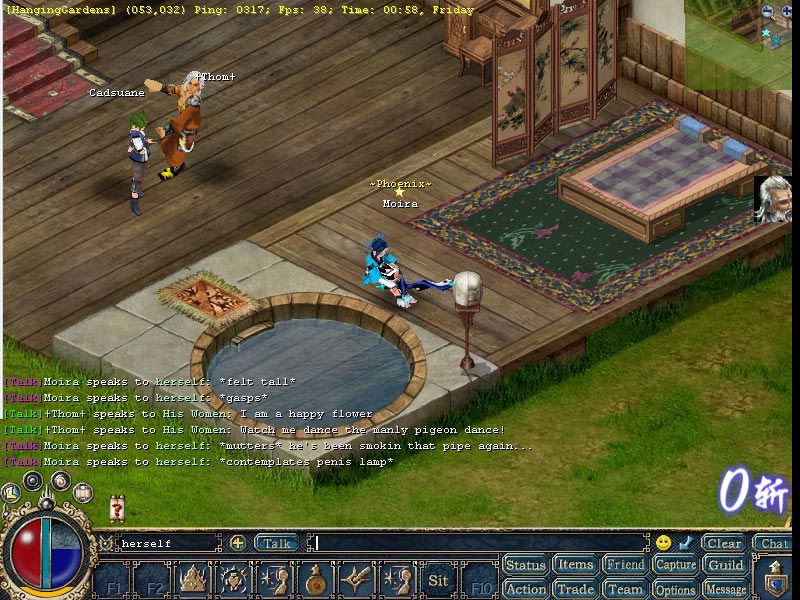
Task: Open the Message window
Action: coord(726,589)
